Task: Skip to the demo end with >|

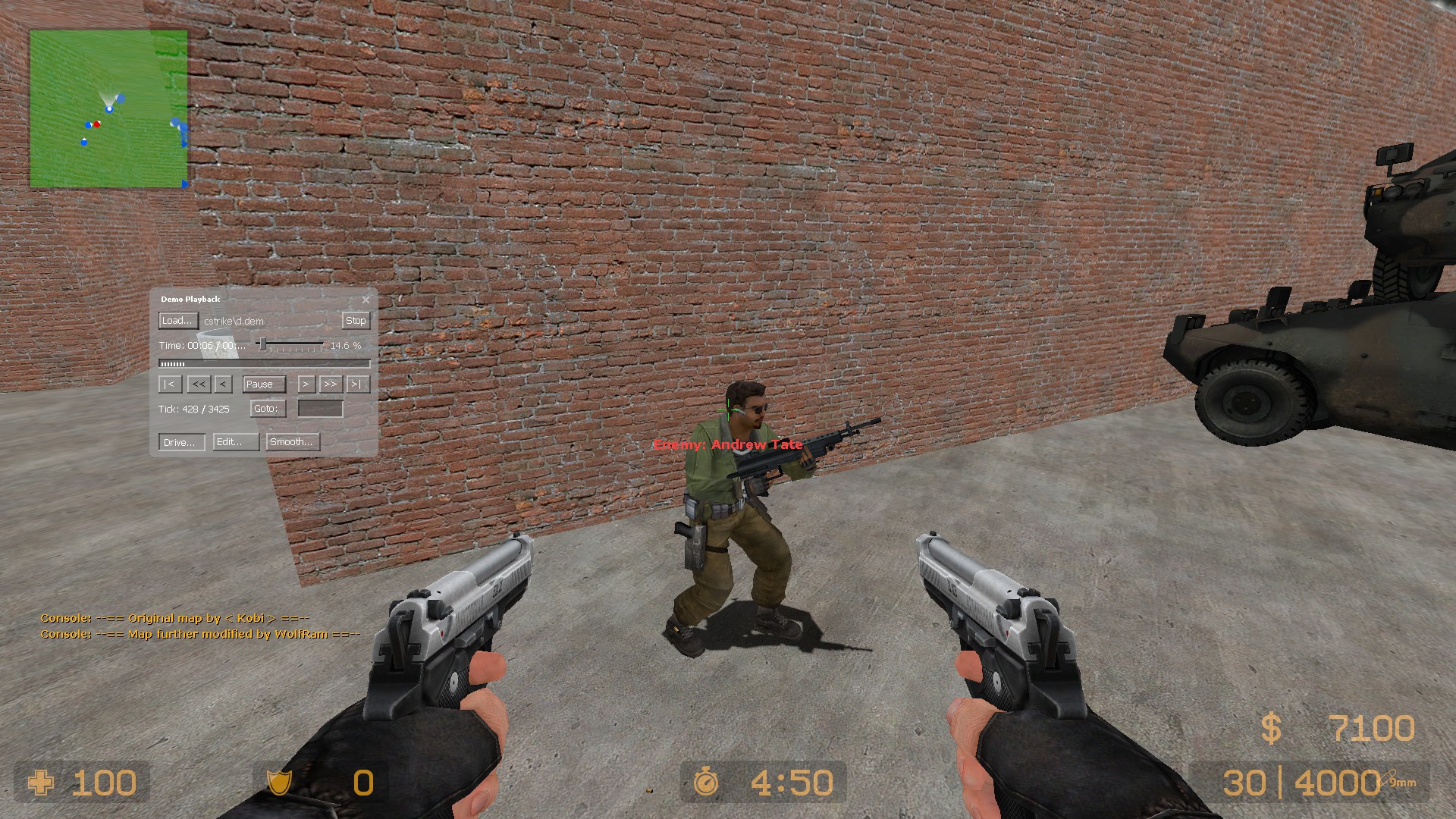Action: click(357, 384)
